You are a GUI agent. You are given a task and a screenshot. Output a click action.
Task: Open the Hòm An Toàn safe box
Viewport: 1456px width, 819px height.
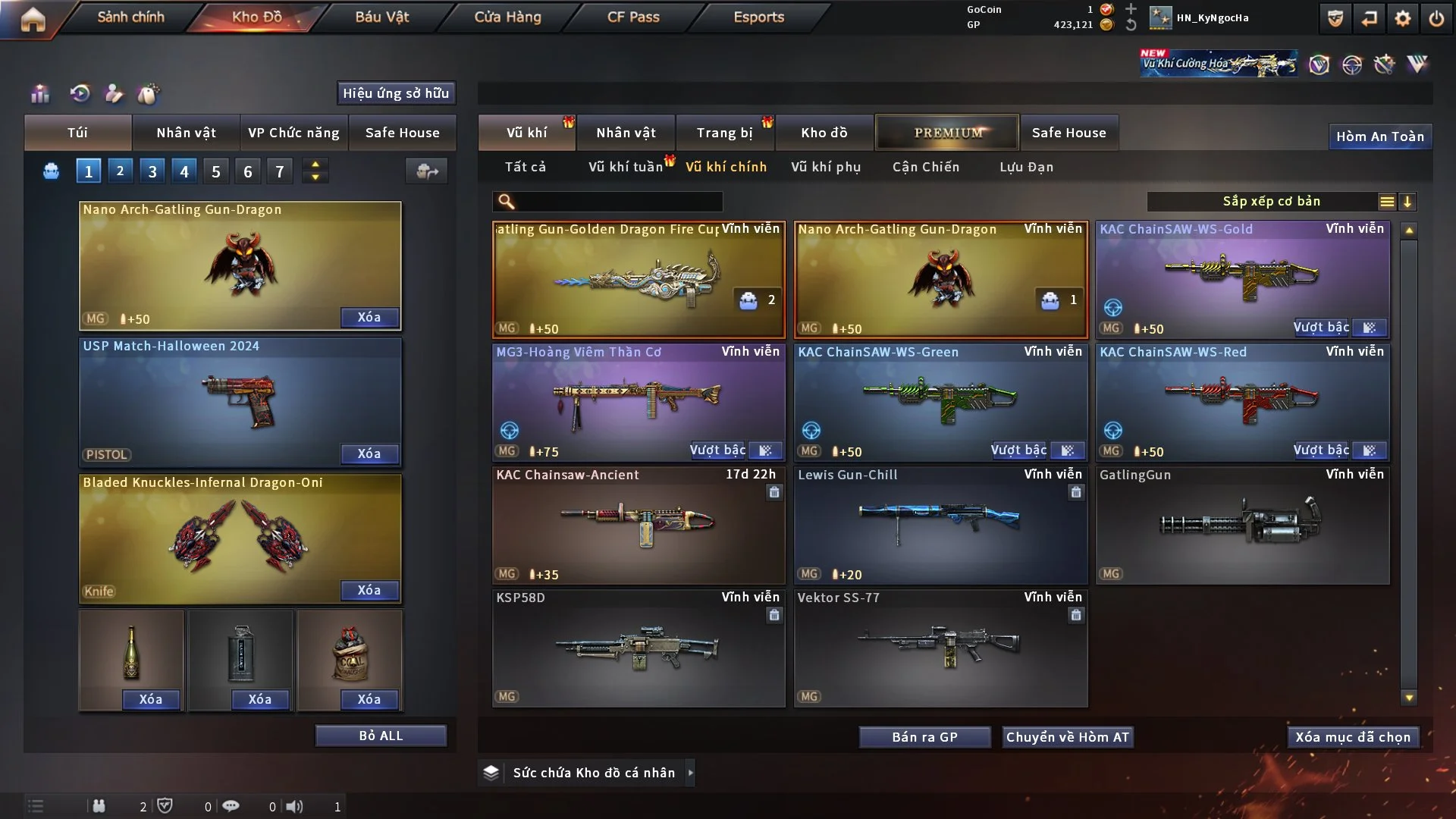pos(1379,136)
